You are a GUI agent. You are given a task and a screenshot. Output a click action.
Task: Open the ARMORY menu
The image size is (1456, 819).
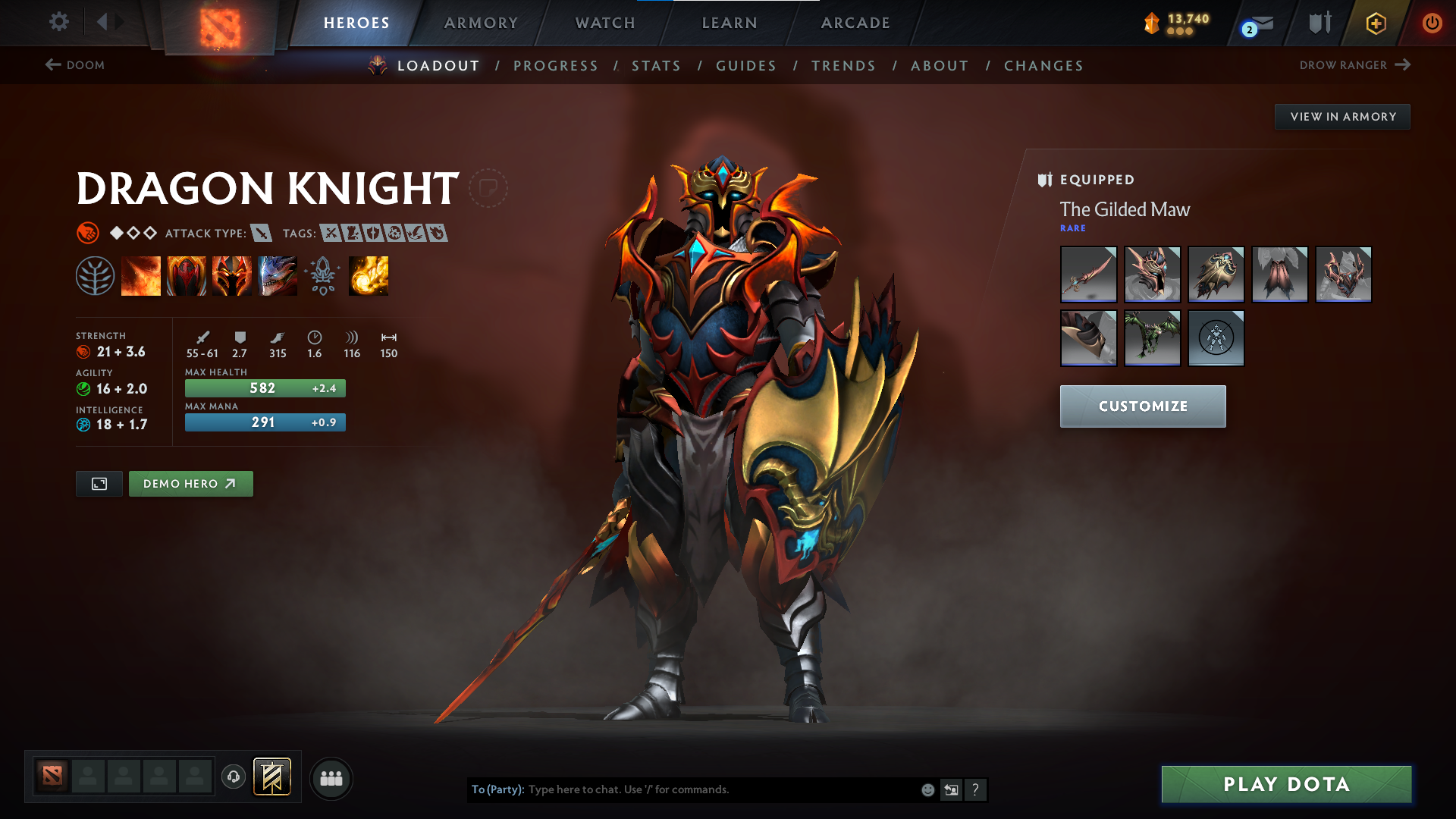pos(481,23)
